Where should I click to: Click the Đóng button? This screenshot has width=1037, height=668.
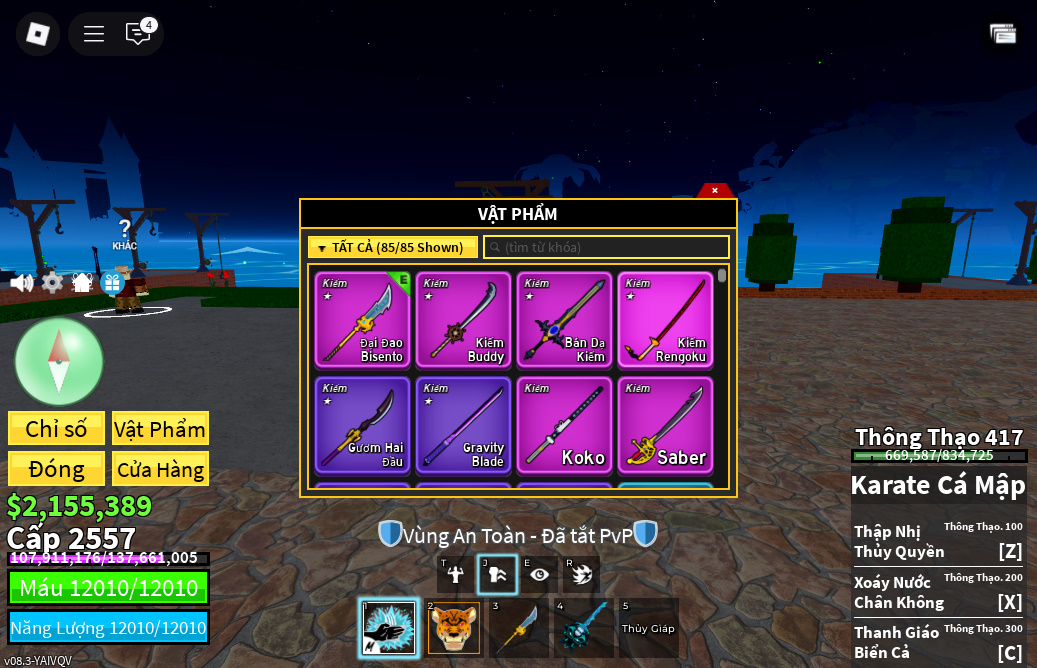click(x=56, y=469)
